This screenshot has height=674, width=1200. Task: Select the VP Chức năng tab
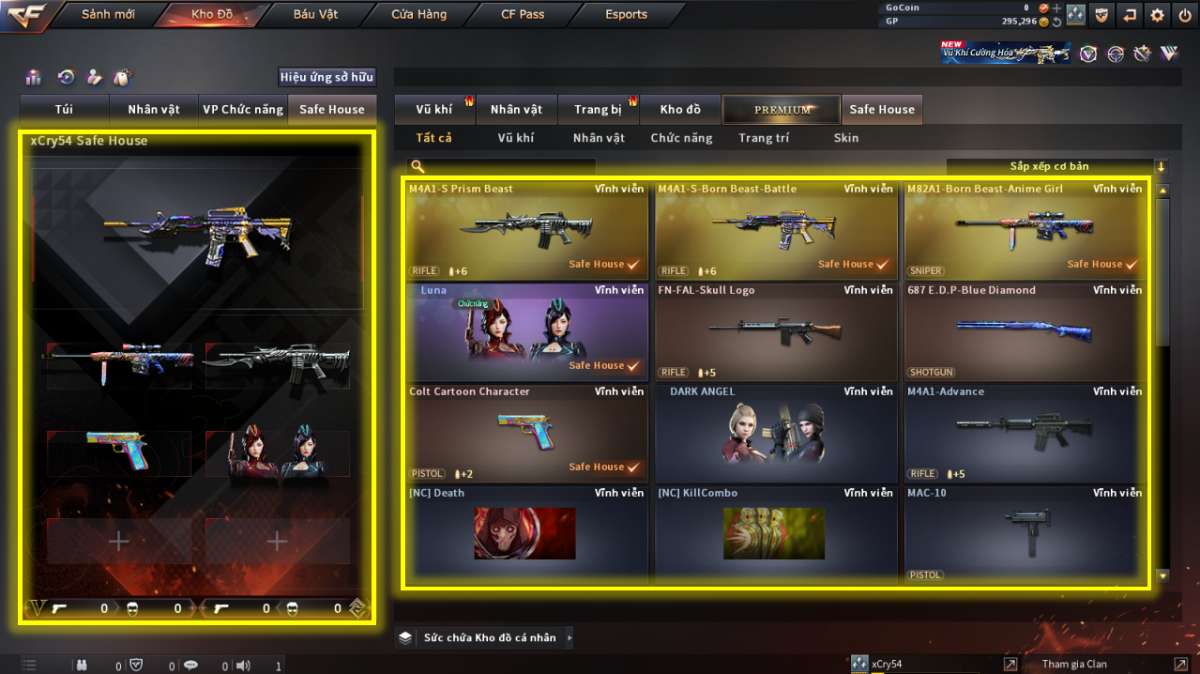coord(242,109)
